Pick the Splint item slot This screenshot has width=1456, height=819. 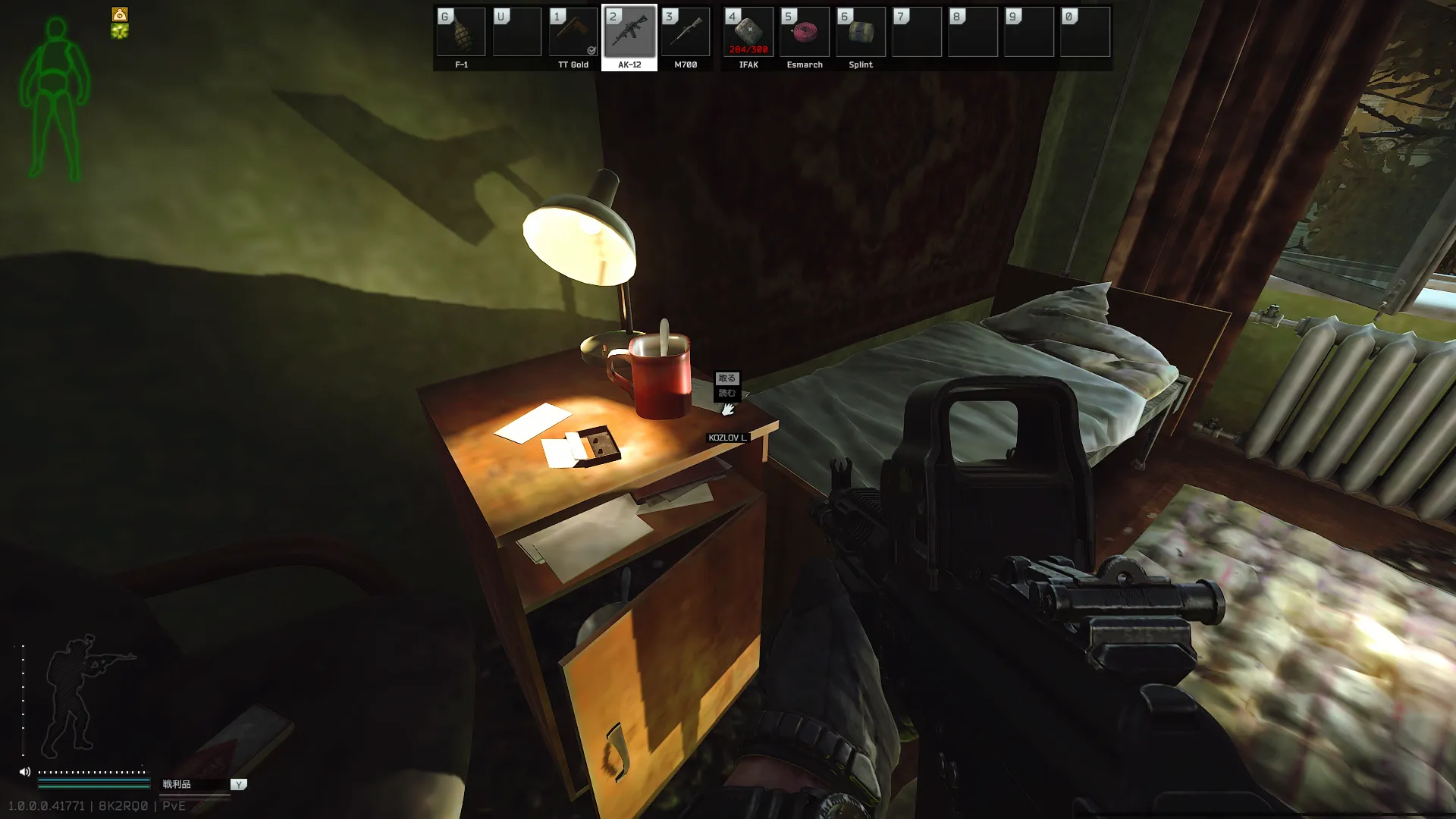[861, 33]
